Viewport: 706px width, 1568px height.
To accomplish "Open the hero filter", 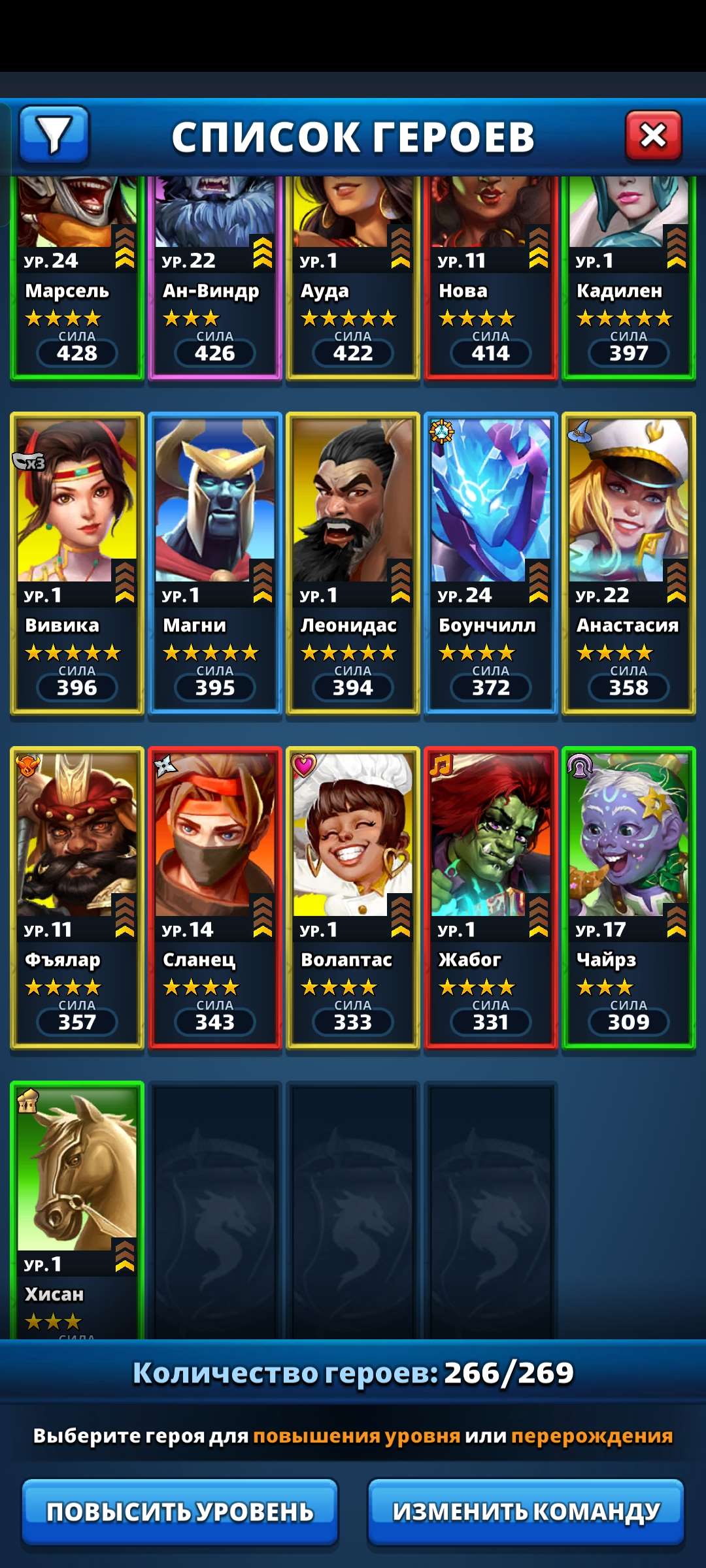I will [x=54, y=135].
